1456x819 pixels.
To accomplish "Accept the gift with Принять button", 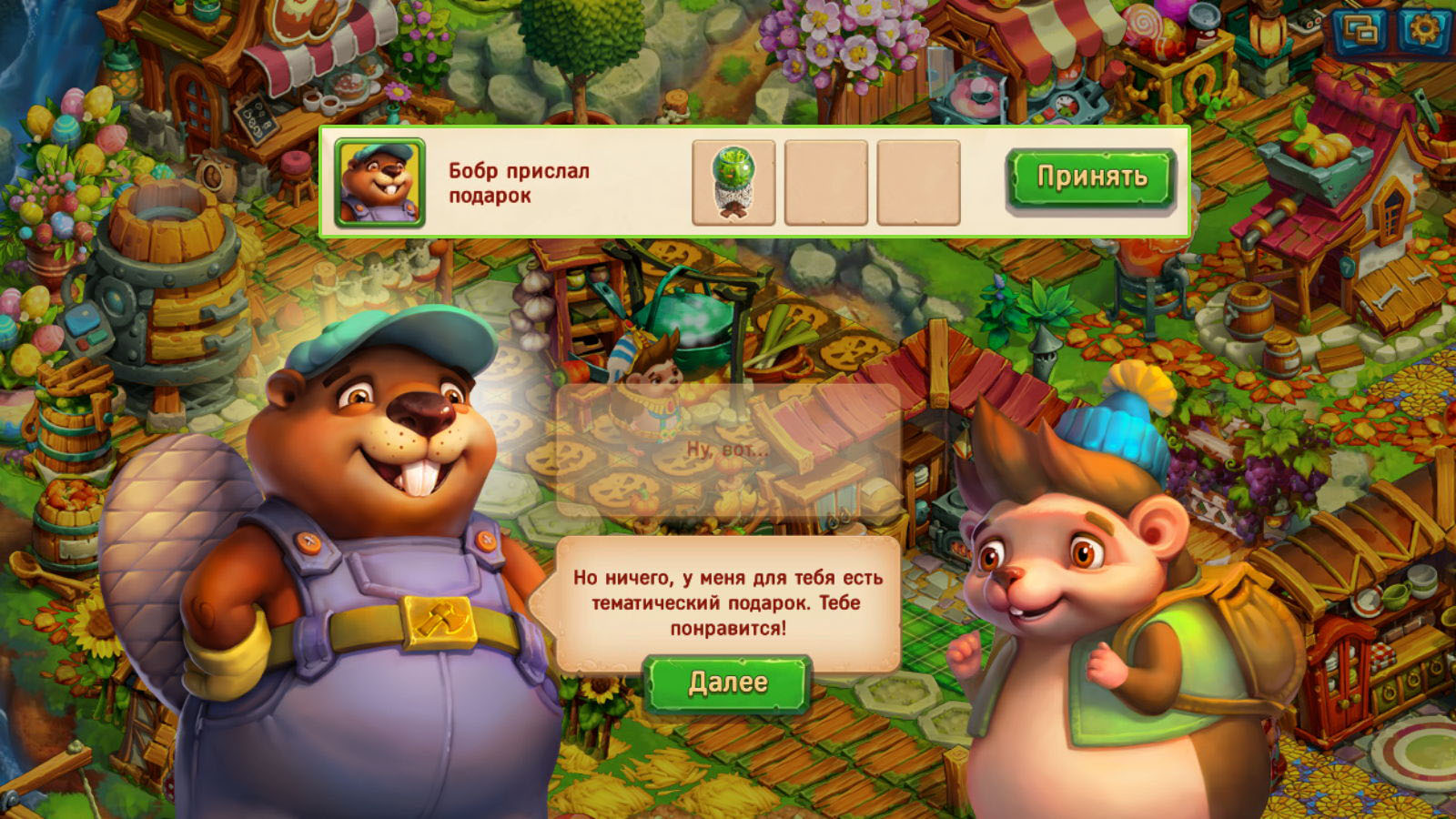I will coord(1090,177).
